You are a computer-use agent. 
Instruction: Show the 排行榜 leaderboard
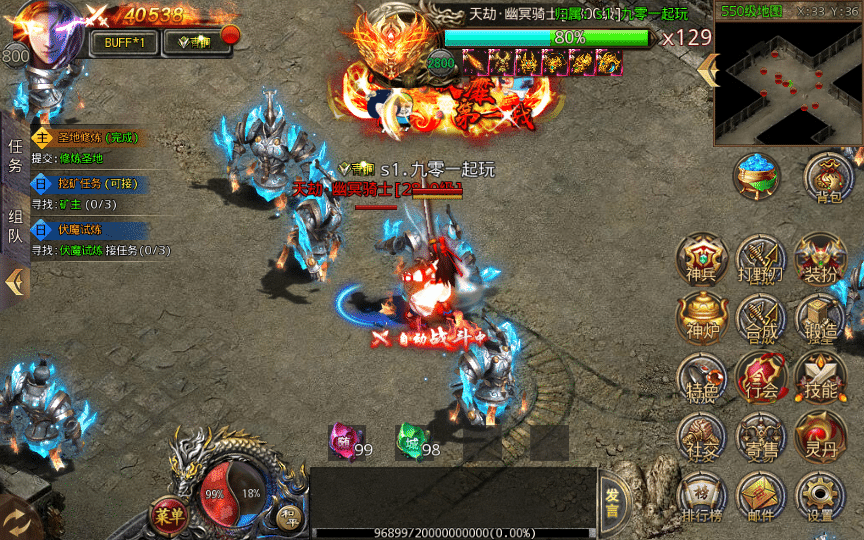click(x=702, y=497)
